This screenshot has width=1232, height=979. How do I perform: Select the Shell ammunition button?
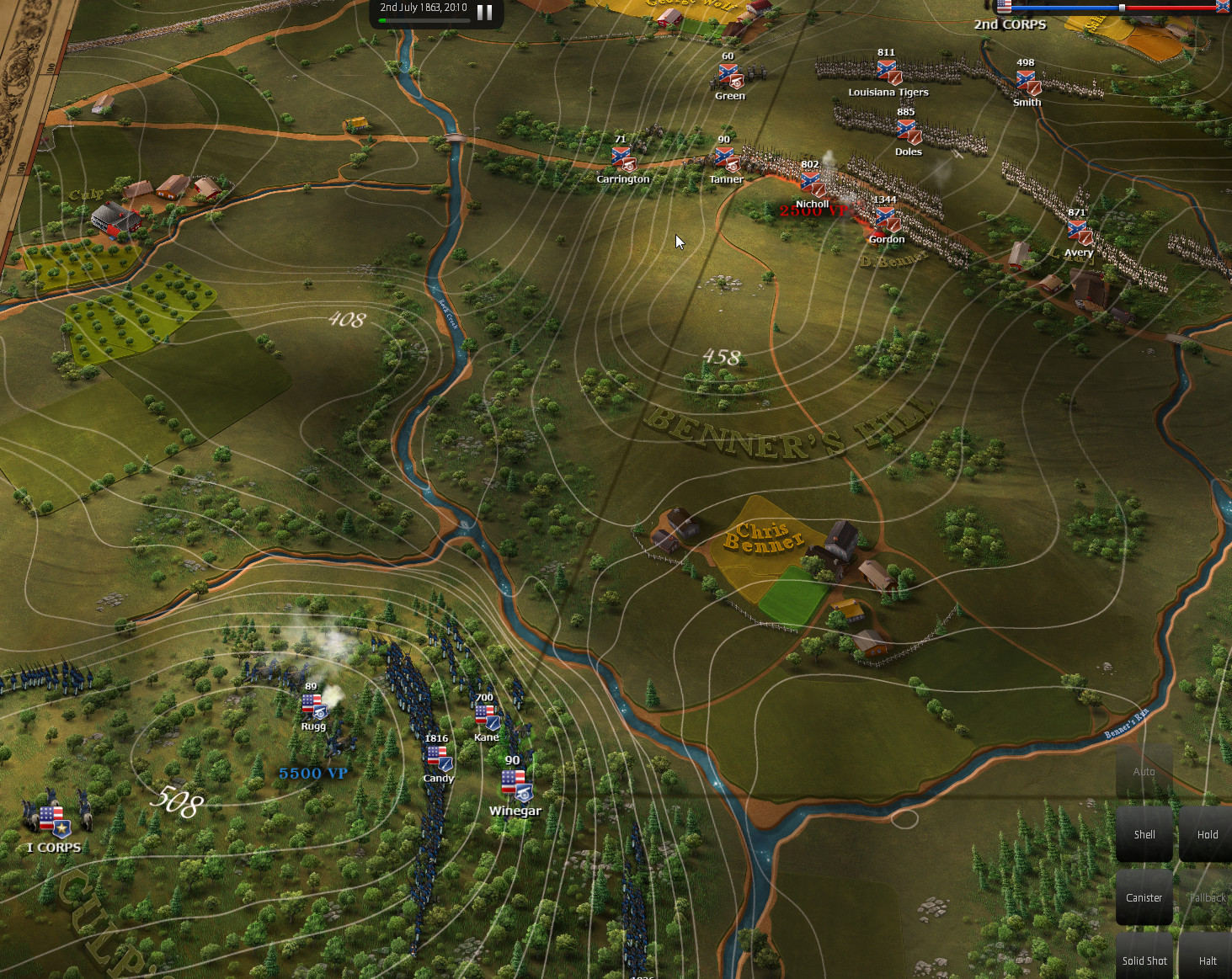1144,833
